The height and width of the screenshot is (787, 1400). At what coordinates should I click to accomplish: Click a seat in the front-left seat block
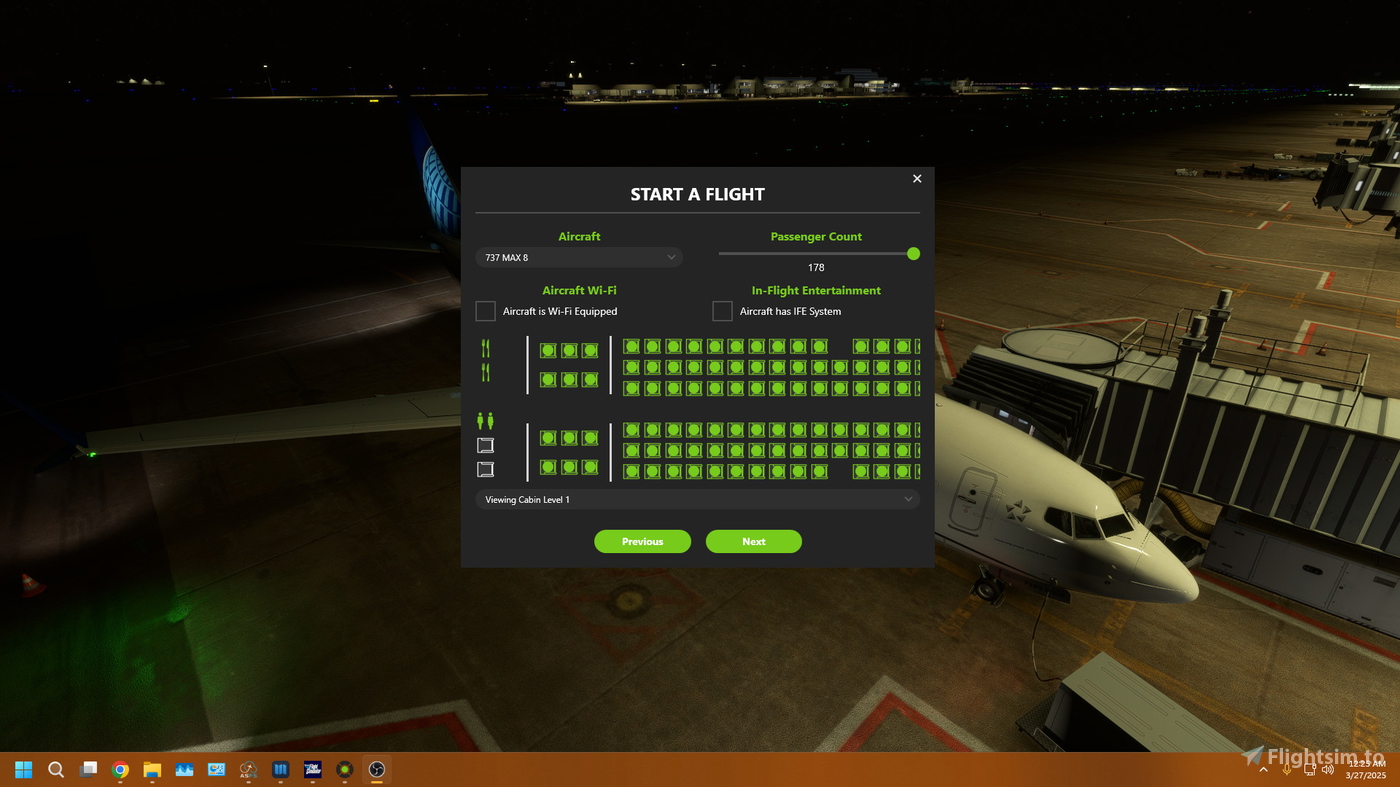click(x=547, y=350)
